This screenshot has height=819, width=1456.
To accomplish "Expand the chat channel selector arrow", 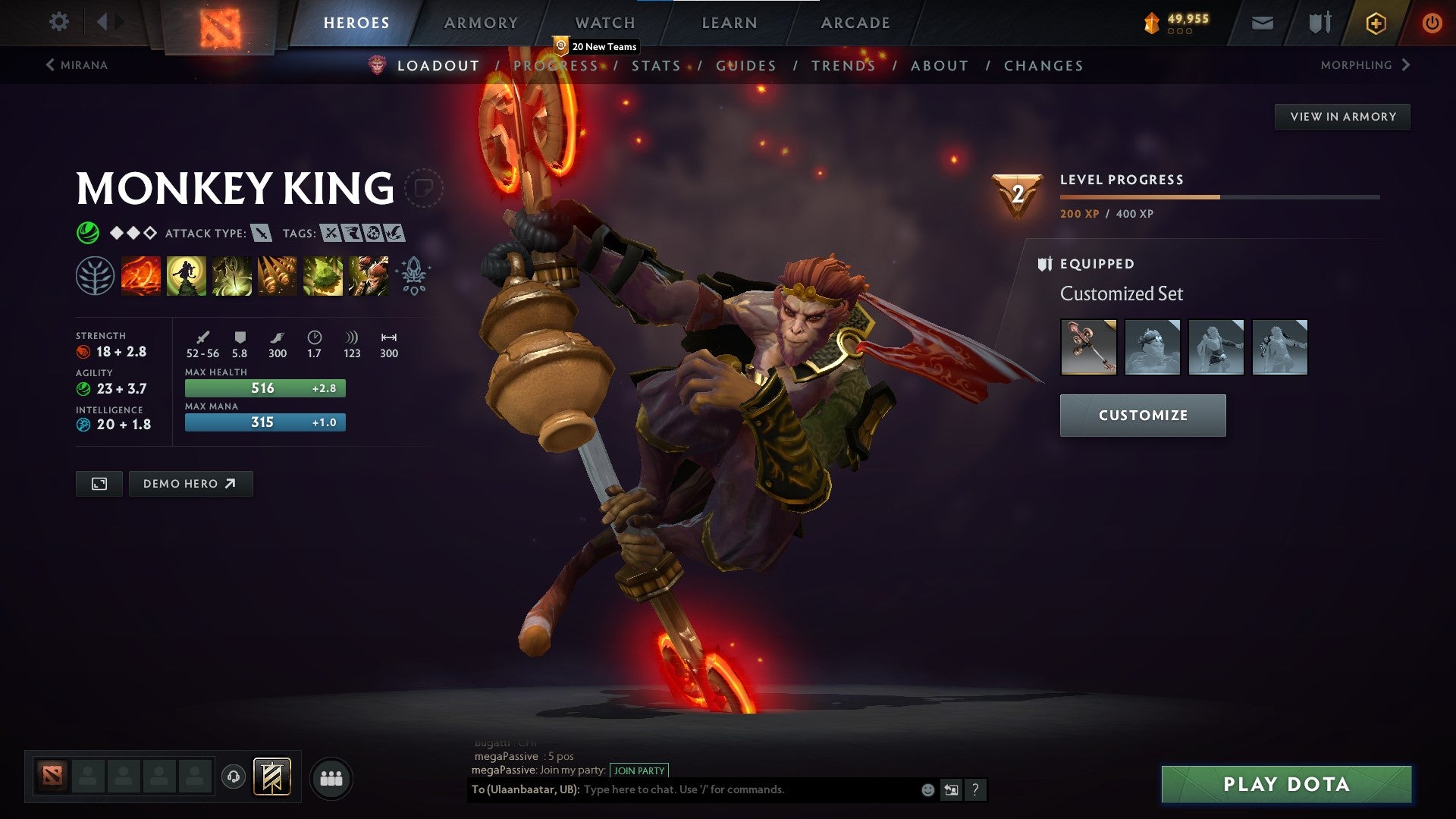I will click(x=952, y=789).
